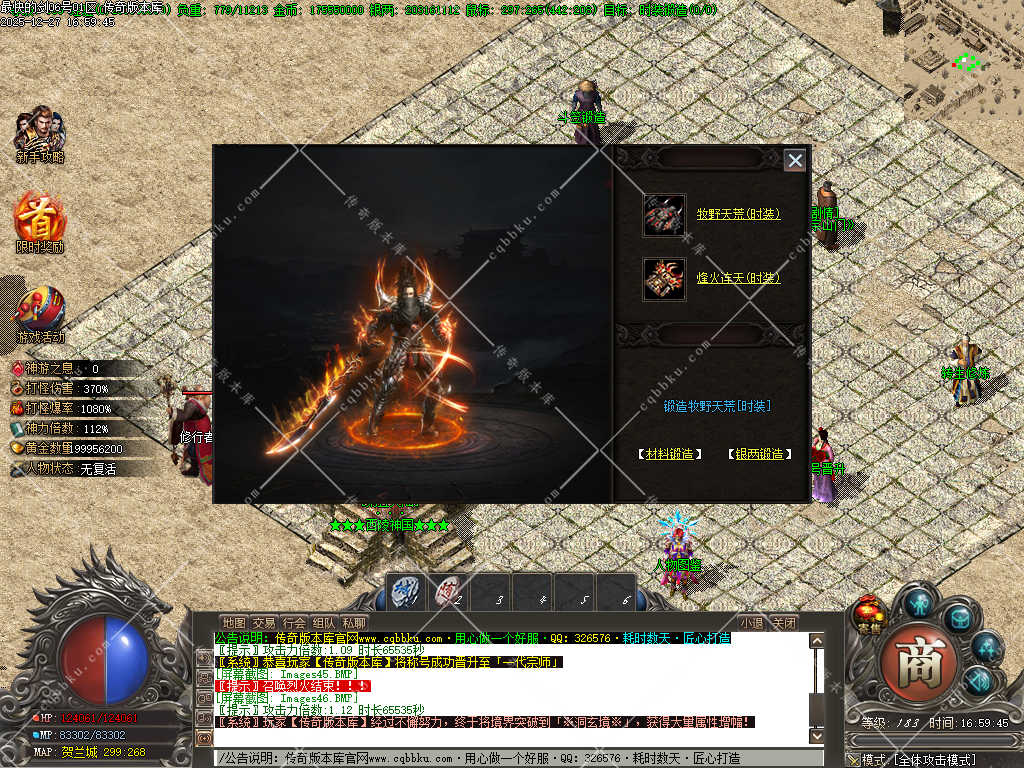
Task: Open the 限时奖励 timed rewards
Action: [x=40, y=220]
